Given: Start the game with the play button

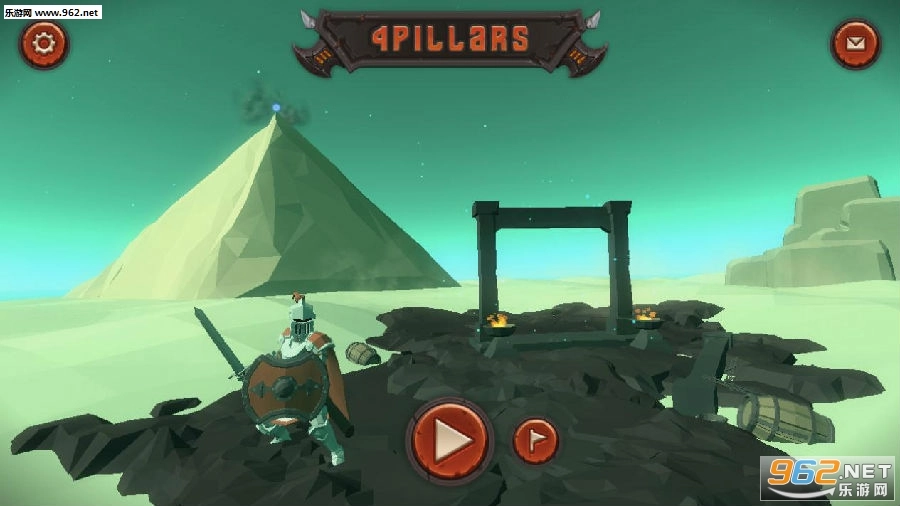Looking at the screenshot, I should 450,439.
